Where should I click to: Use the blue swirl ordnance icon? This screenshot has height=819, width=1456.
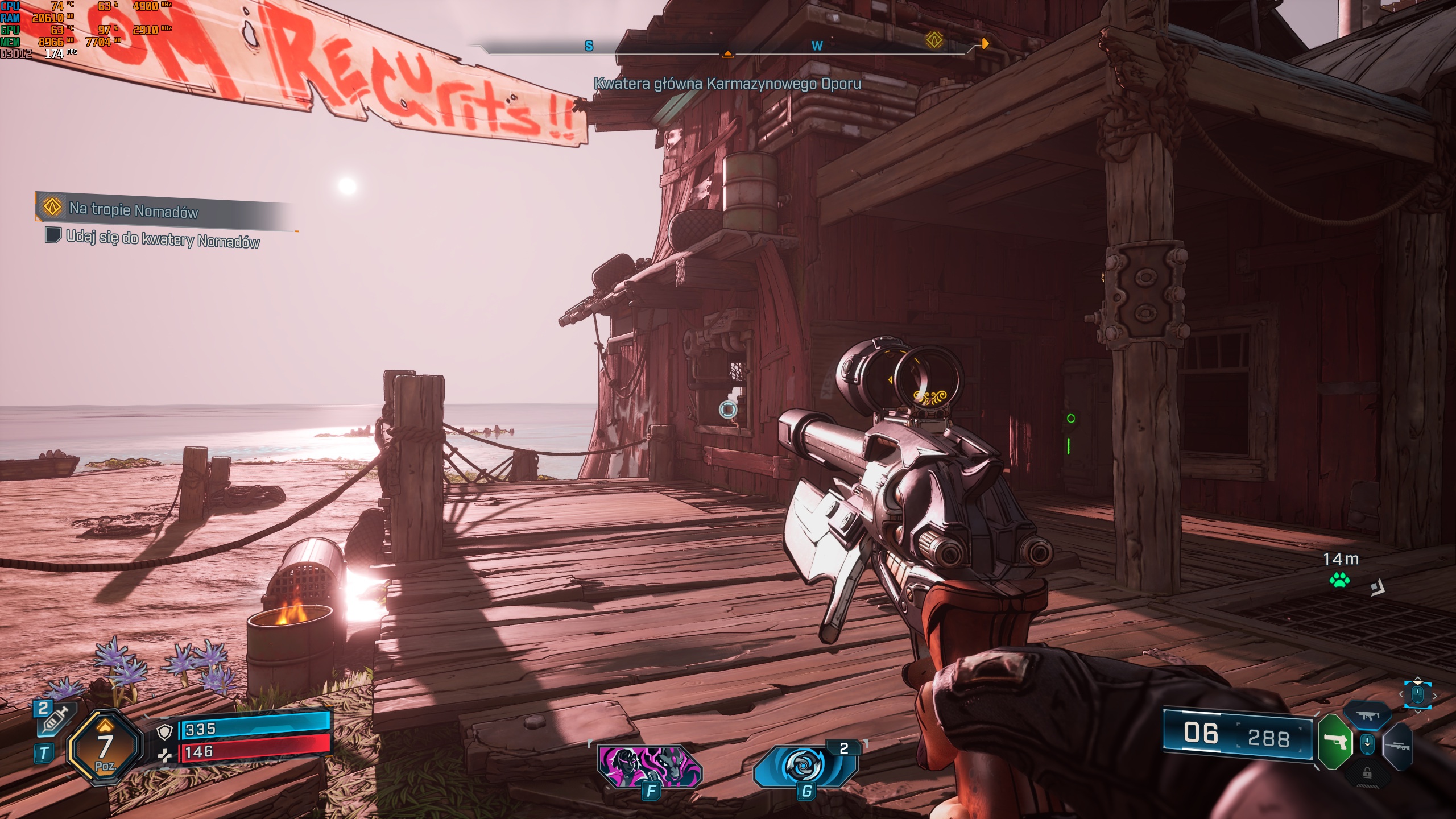click(805, 766)
